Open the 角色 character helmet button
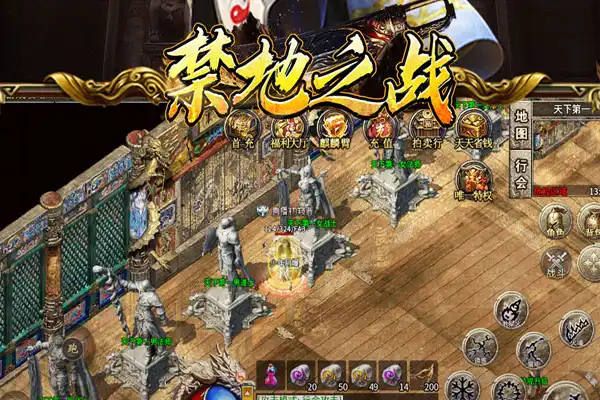This screenshot has width=600, height=400. pyautogui.click(x=556, y=220)
